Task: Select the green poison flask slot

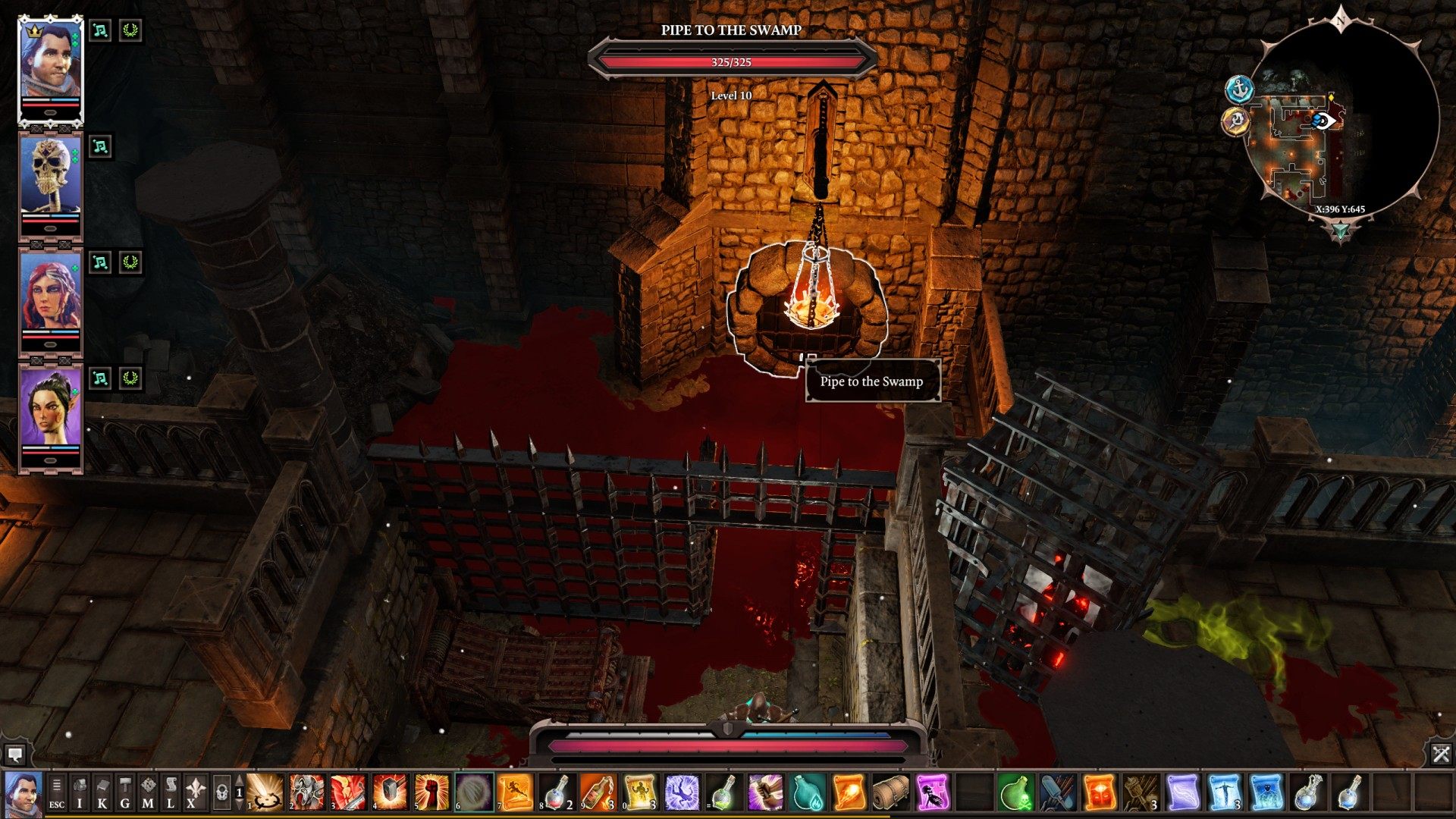Action: (x=1014, y=793)
